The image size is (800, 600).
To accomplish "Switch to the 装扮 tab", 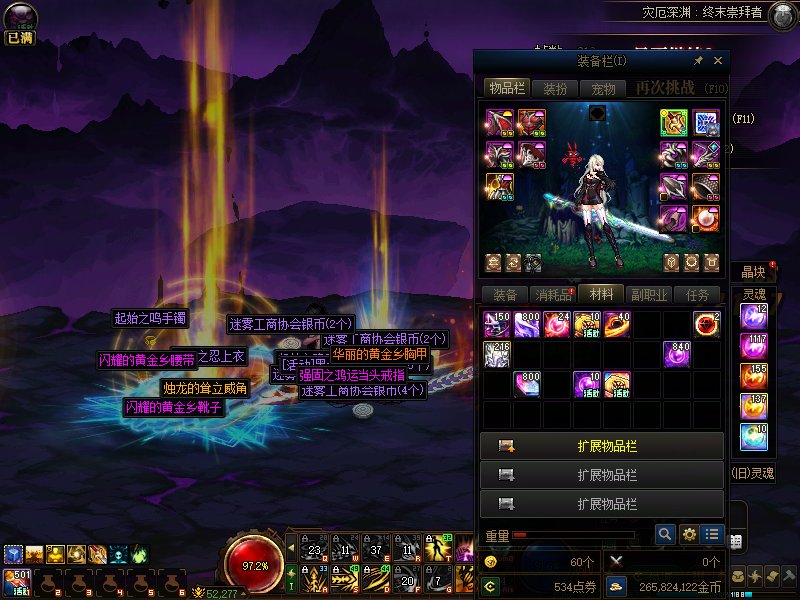I will point(554,88).
